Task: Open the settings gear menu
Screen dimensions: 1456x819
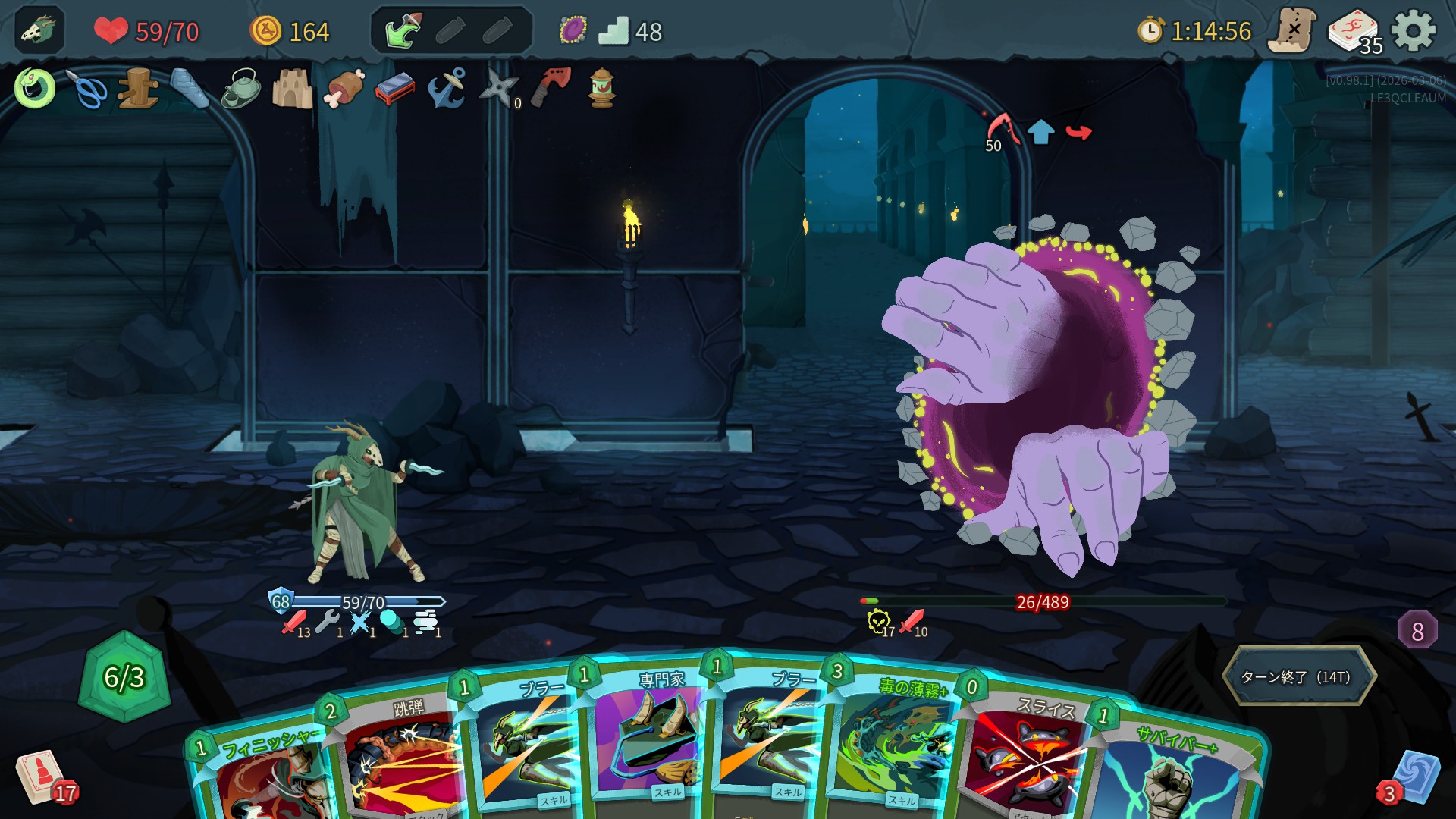Action: (x=1414, y=31)
